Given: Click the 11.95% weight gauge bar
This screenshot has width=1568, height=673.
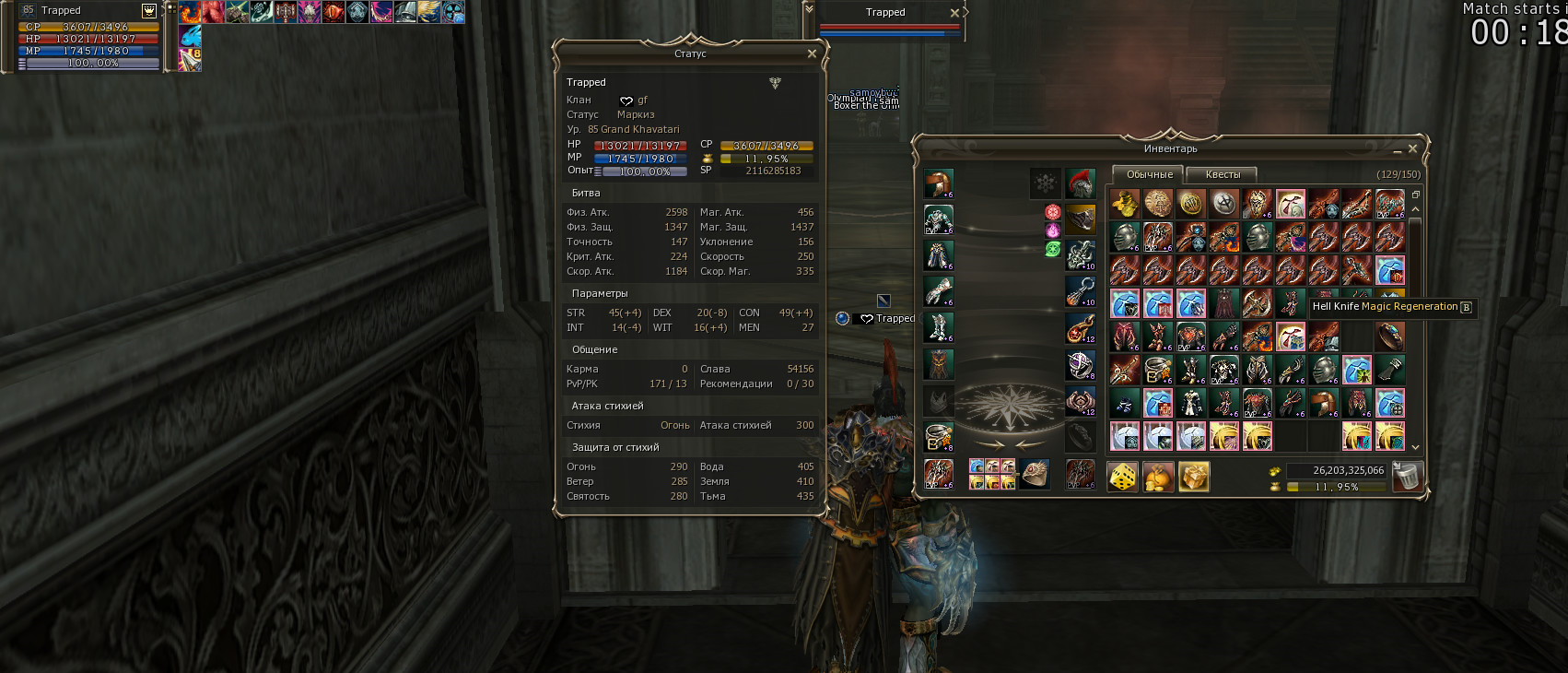Looking at the screenshot, I should tap(1337, 487).
